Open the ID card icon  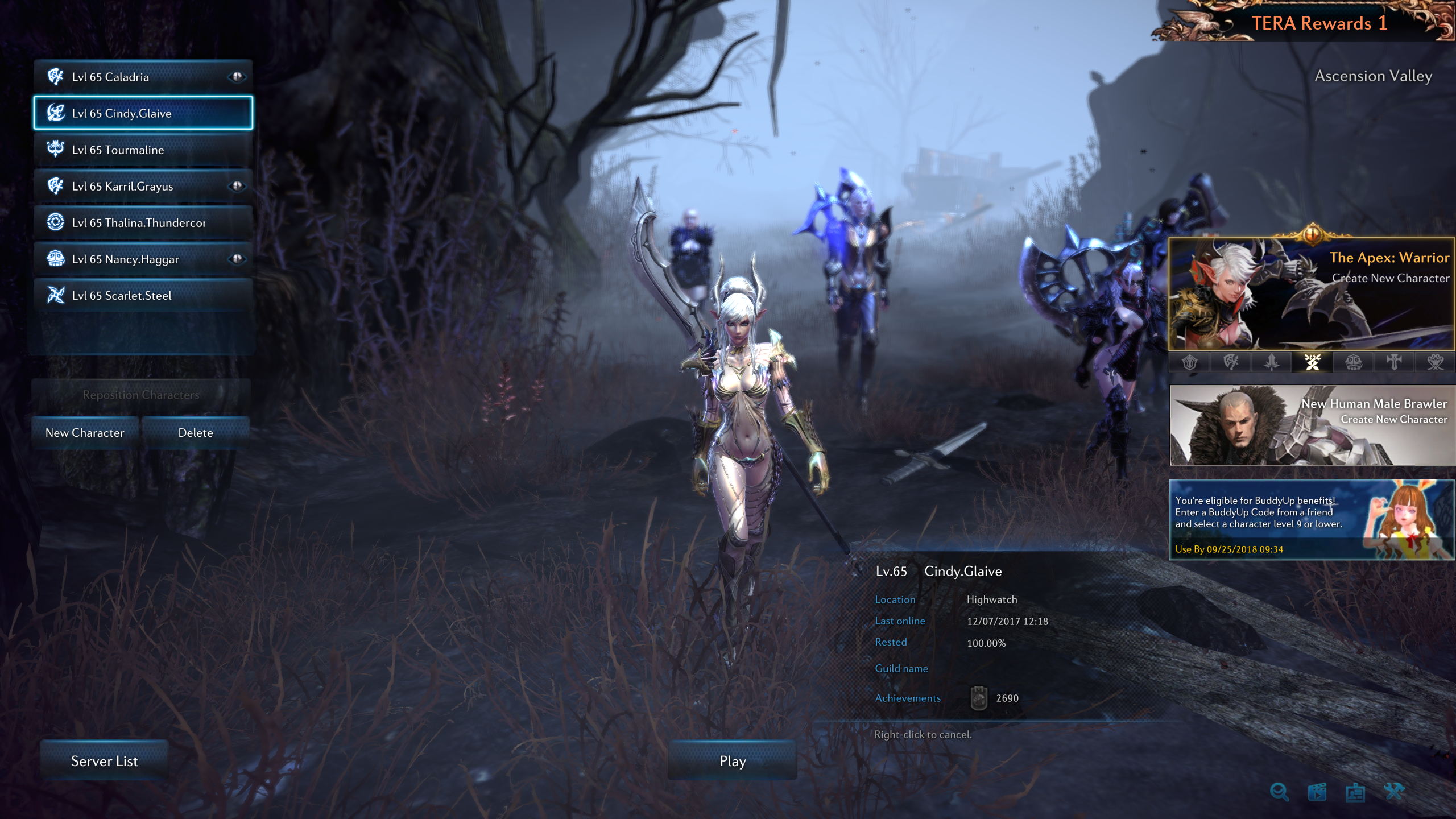1355,792
